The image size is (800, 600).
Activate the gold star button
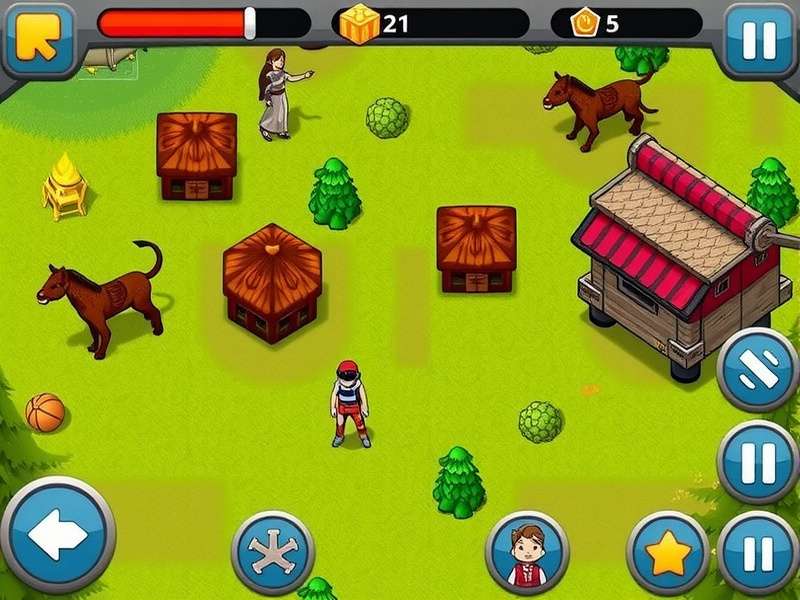668,553
